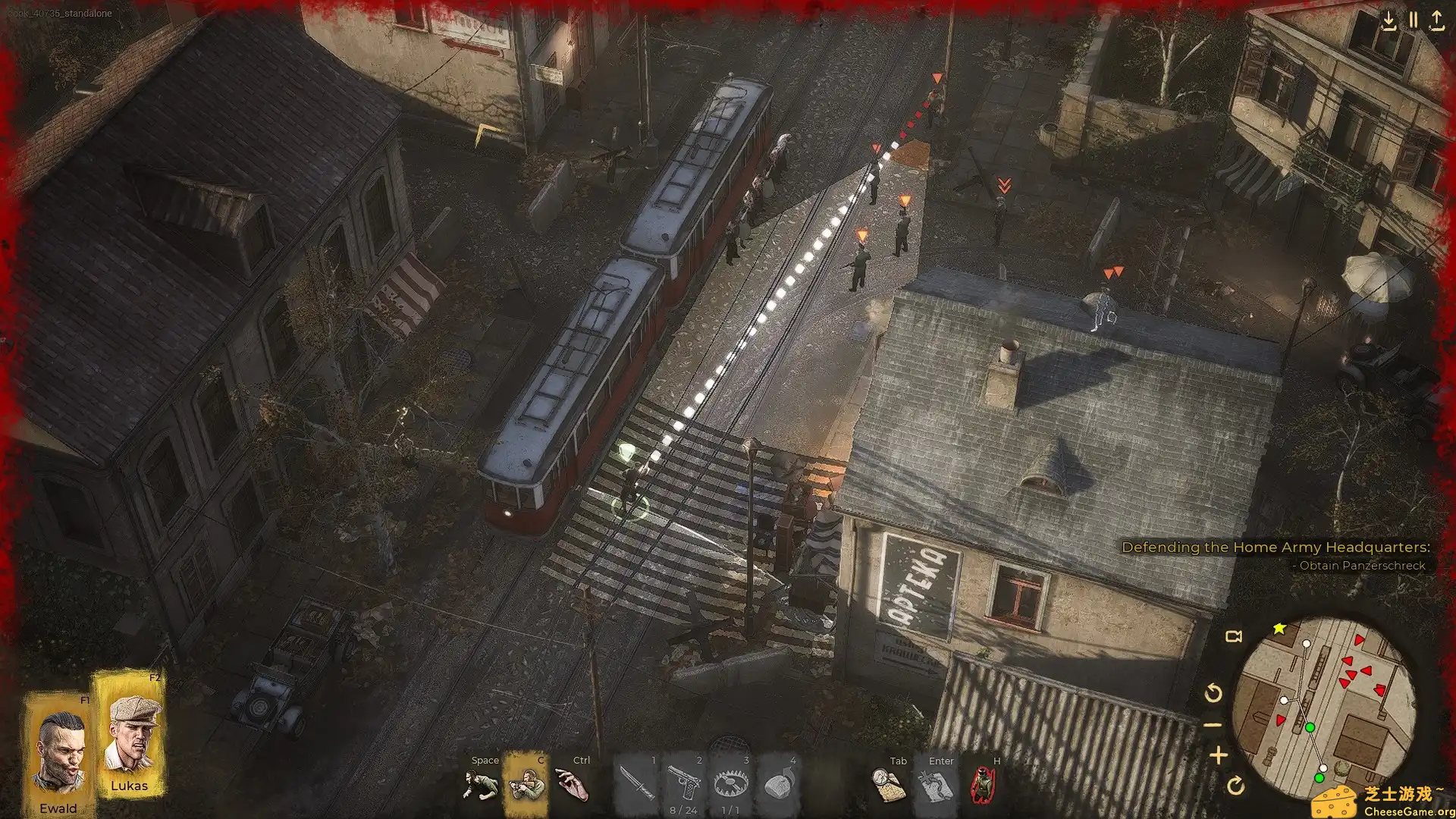Pause the game with the pause icon

(x=1412, y=19)
